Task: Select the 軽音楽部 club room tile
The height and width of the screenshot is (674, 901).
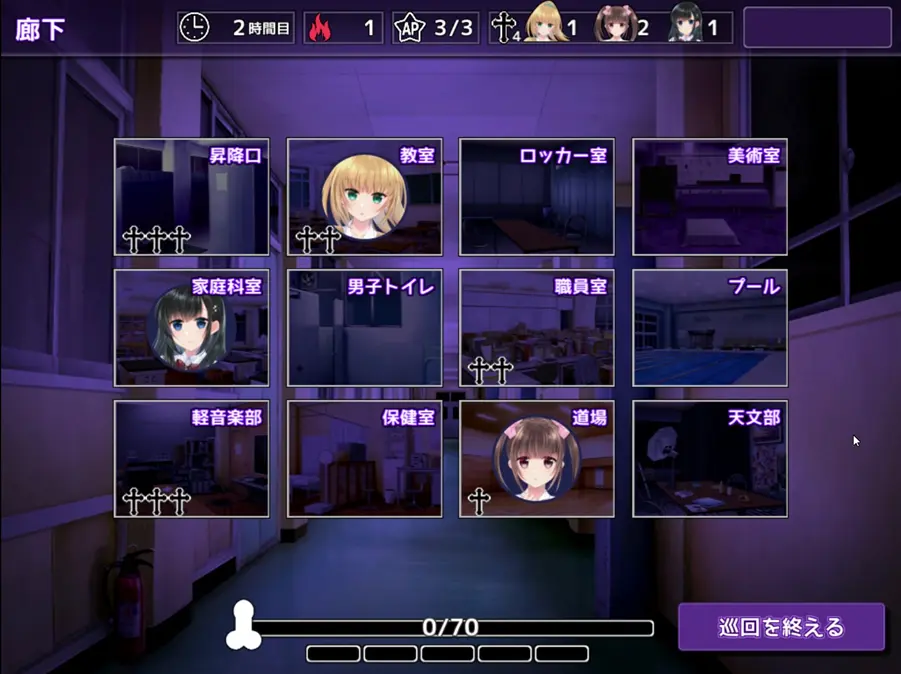Action: pyautogui.click(x=191, y=459)
